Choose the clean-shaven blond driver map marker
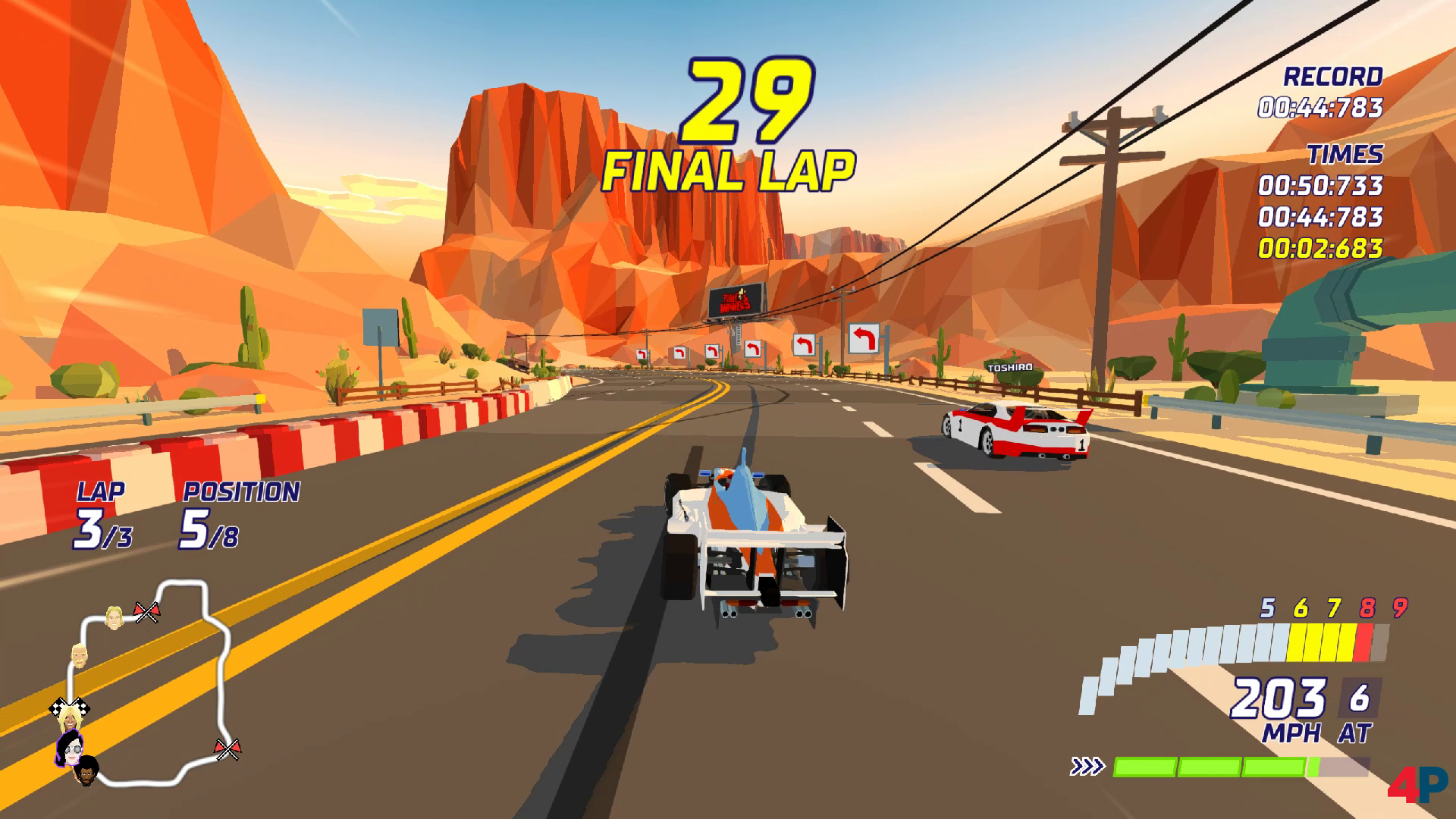This screenshot has height=819, width=1456. pos(115,617)
